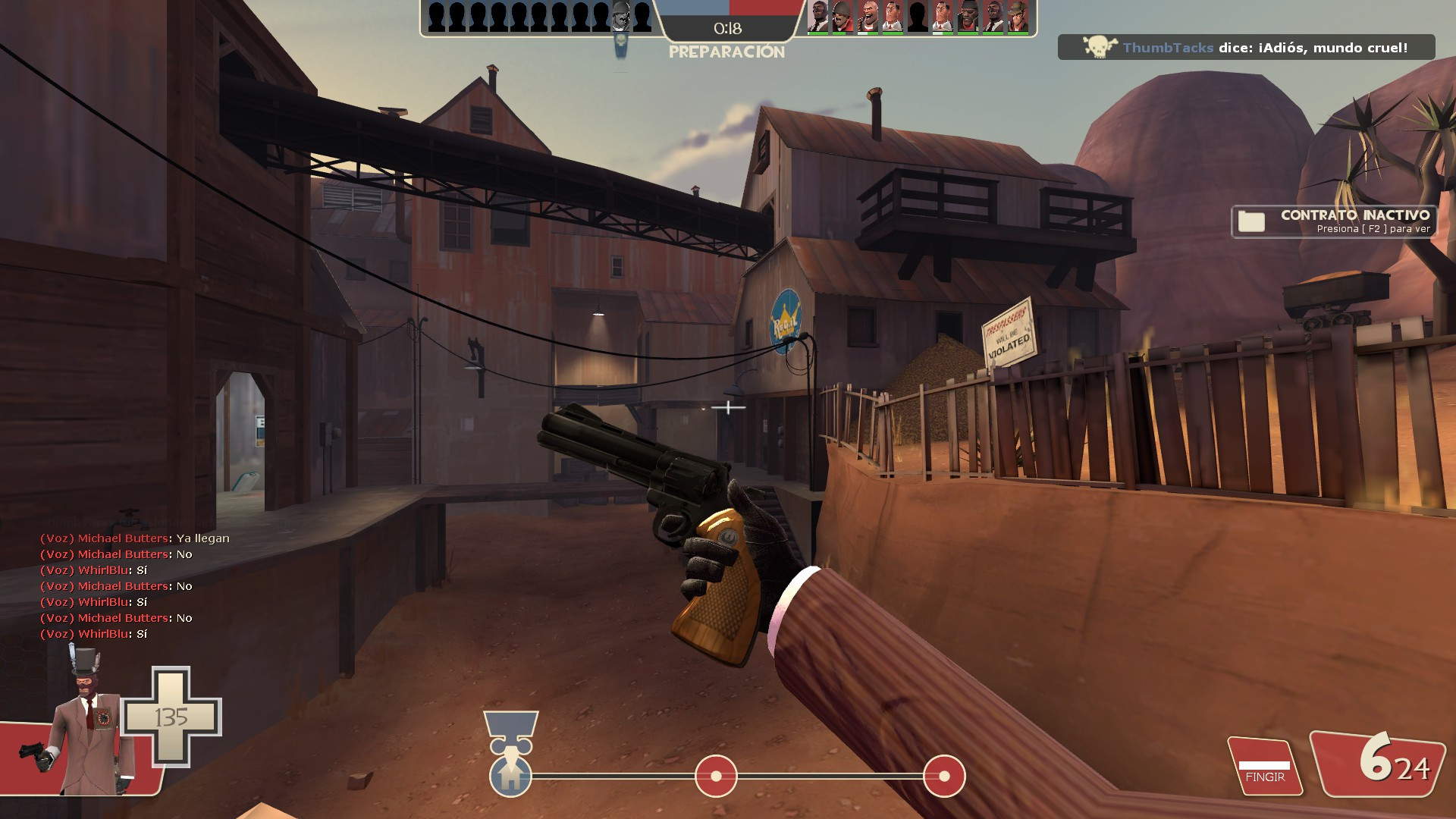Select the Soldier avatar on the blue team
1456x819 pixels.
pos(620,17)
